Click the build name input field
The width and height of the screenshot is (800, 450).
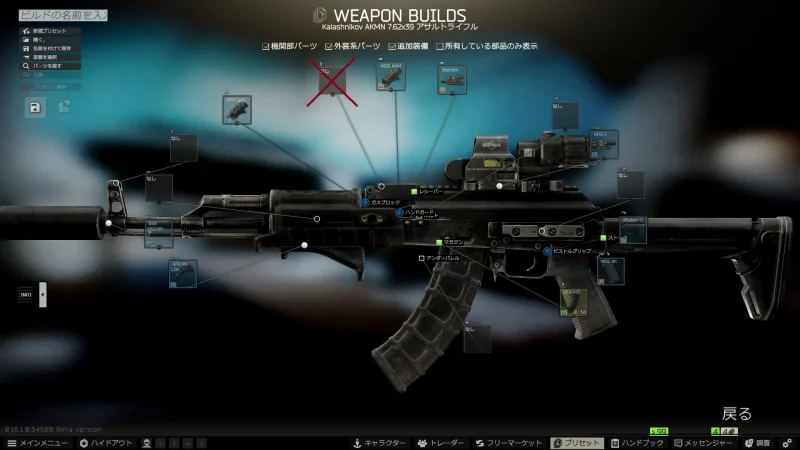[x=56, y=16]
